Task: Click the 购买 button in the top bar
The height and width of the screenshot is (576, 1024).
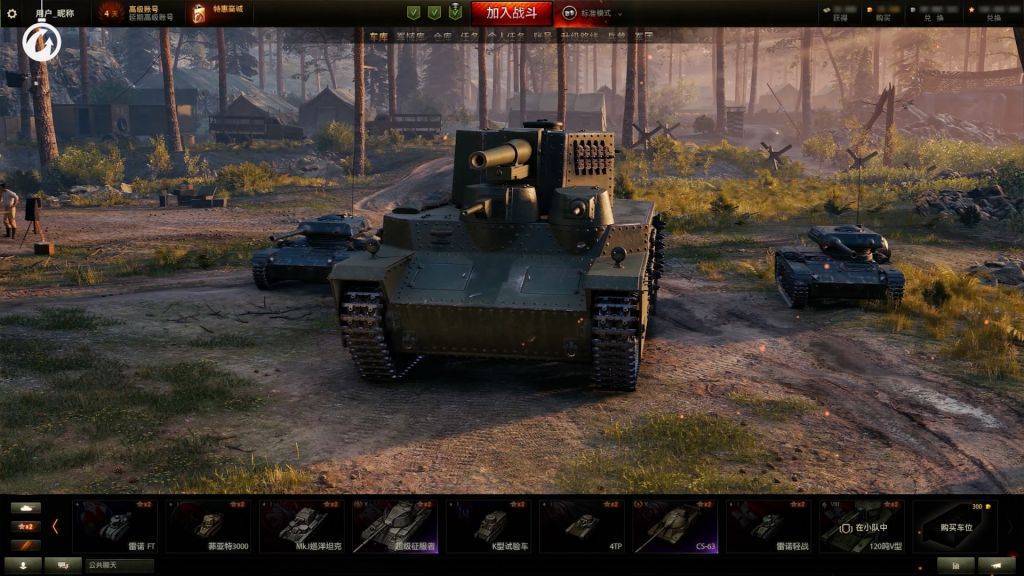Action: pyautogui.click(x=883, y=17)
